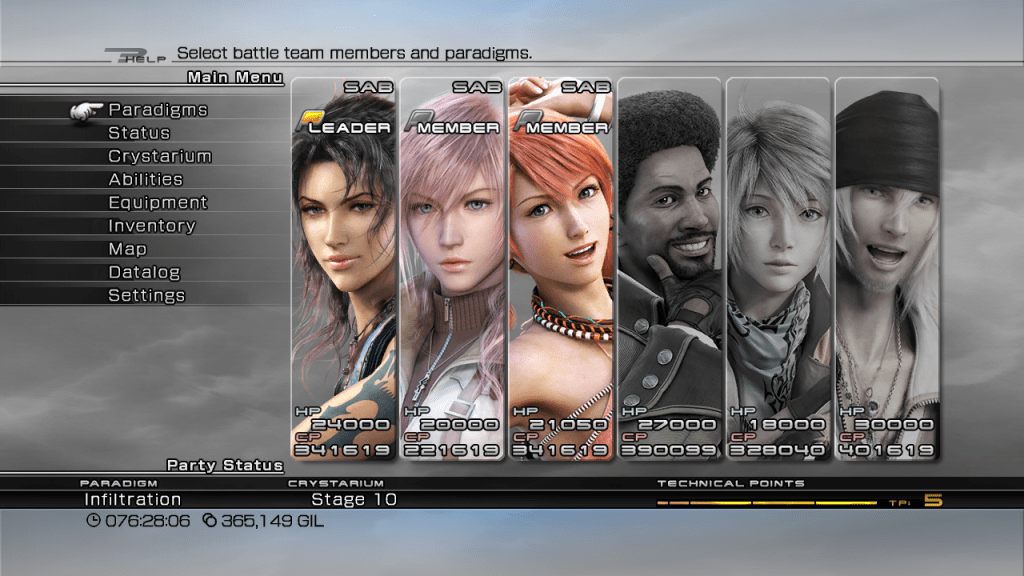1024x576 pixels.
Task: Open the Datalog entry
Action: (144, 272)
